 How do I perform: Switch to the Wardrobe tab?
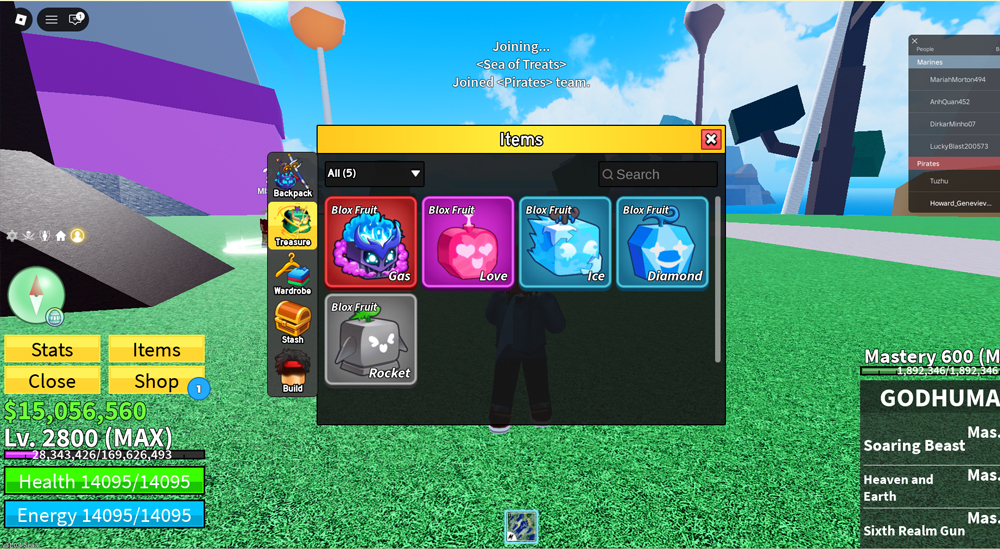(x=293, y=275)
